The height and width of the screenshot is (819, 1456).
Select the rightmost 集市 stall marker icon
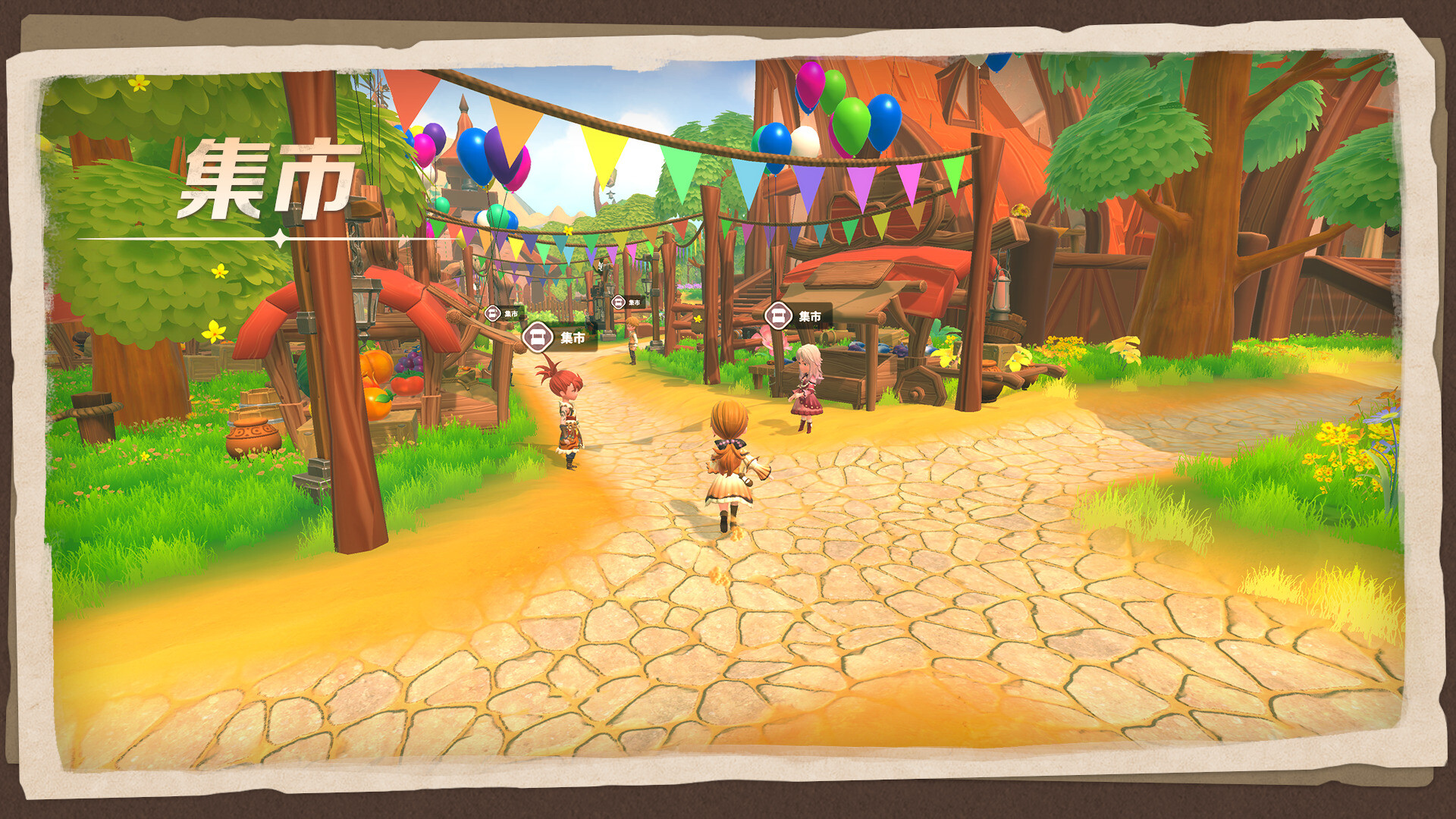pyautogui.click(x=777, y=317)
